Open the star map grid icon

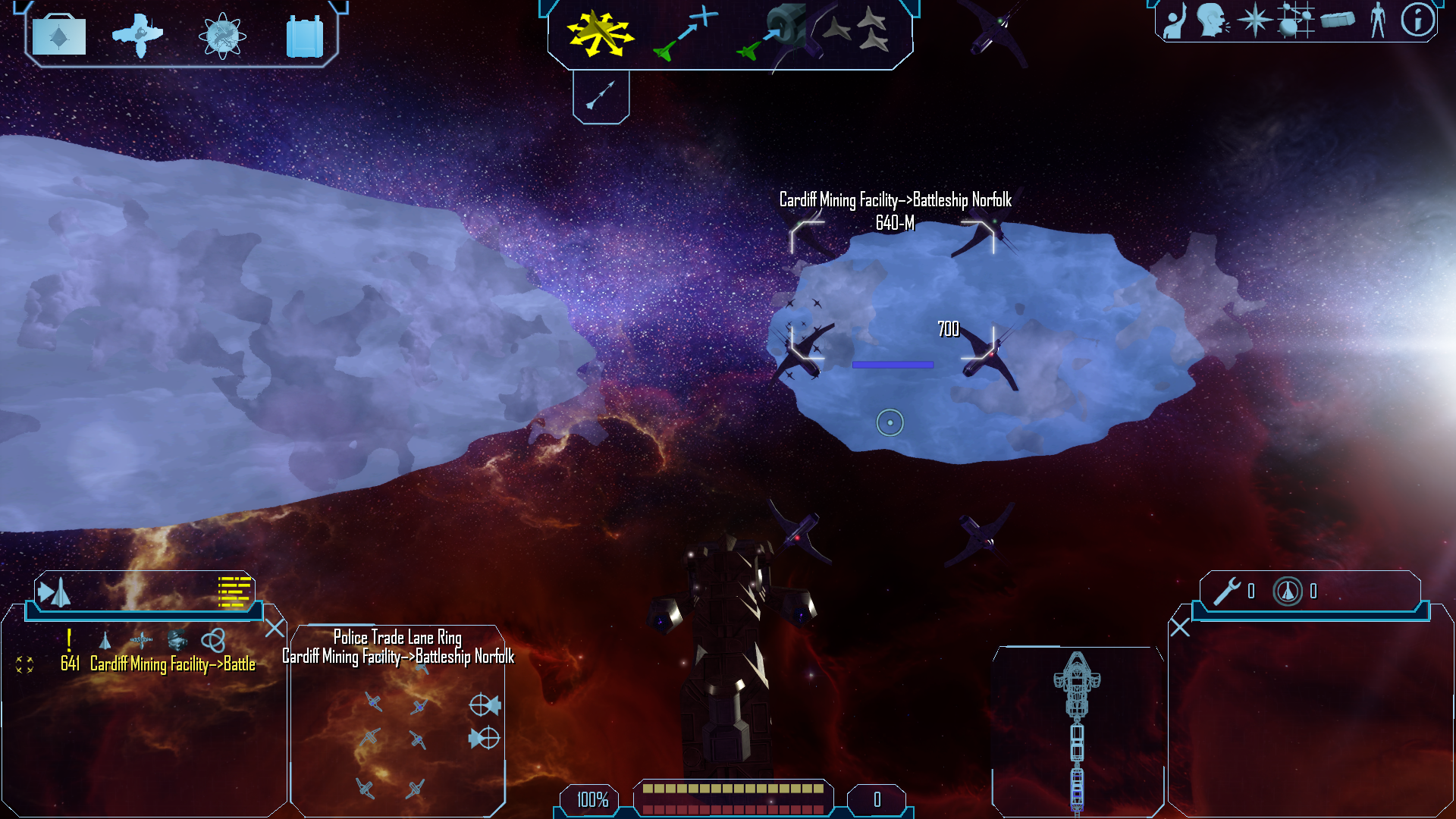tap(1294, 20)
